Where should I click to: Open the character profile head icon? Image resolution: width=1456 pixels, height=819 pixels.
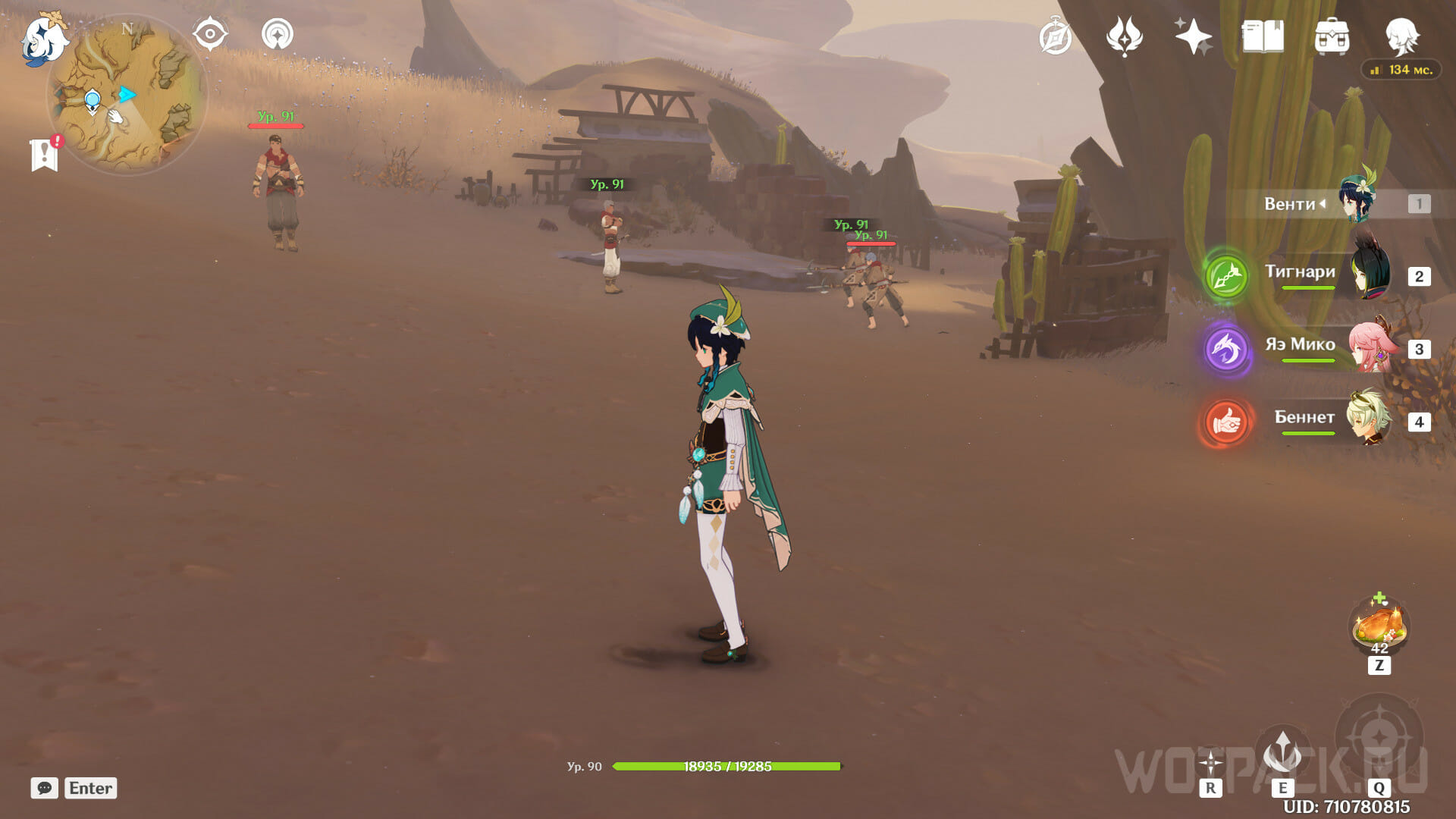click(1401, 36)
